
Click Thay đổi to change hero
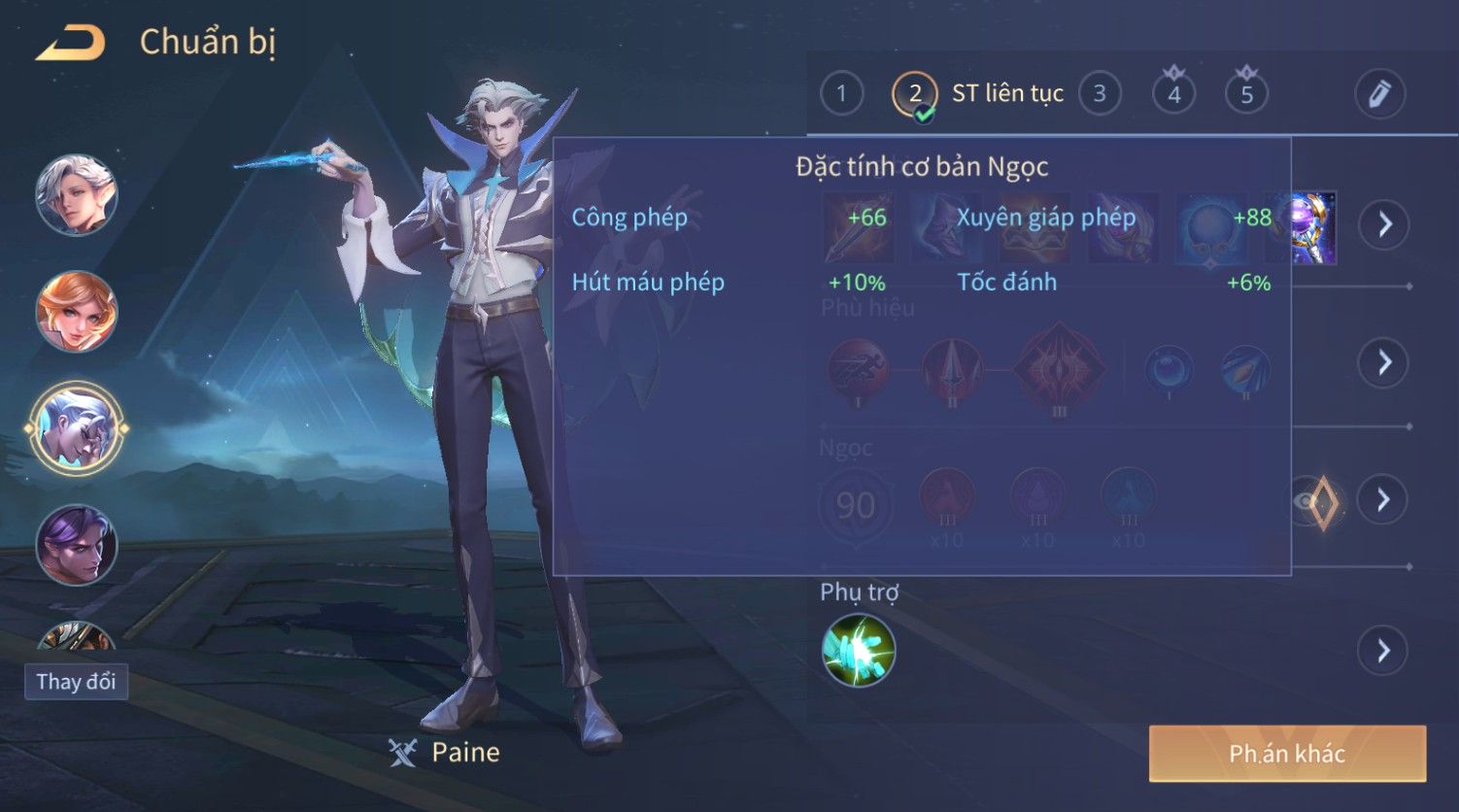pyautogui.click(x=76, y=682)
